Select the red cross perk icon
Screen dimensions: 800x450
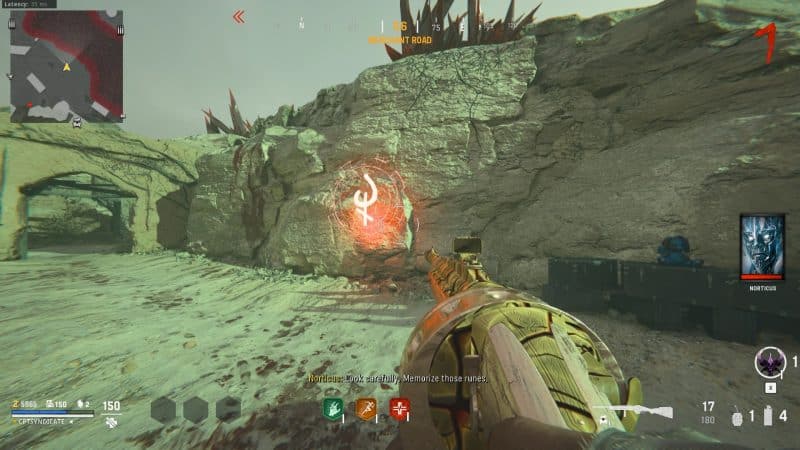coord(400,408)
